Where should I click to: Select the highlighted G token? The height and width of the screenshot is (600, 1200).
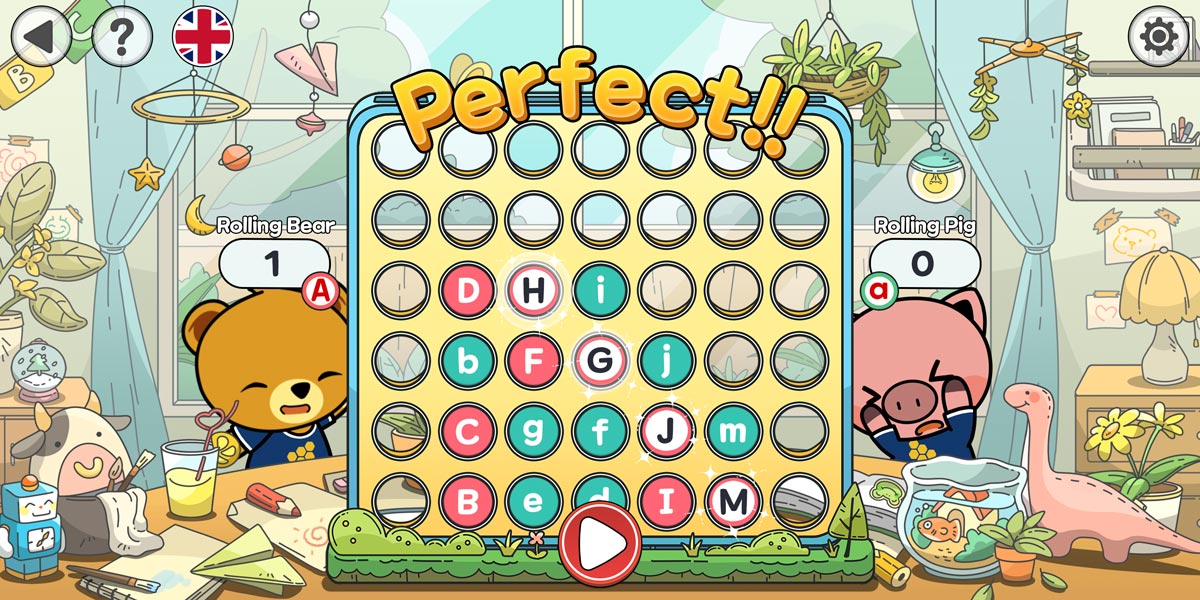click(601, 361)
